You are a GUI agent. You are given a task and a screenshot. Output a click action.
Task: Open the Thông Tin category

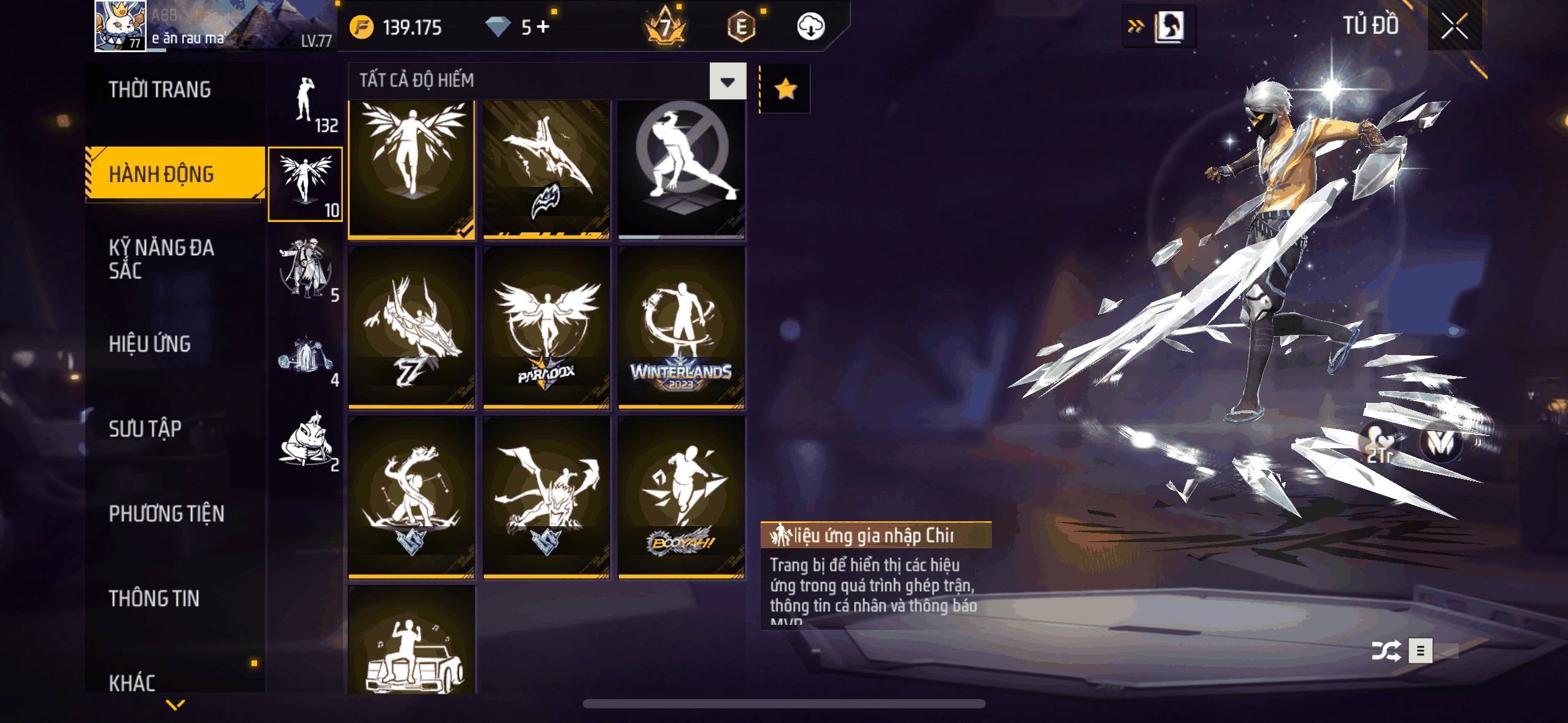(x=154, y=598)
